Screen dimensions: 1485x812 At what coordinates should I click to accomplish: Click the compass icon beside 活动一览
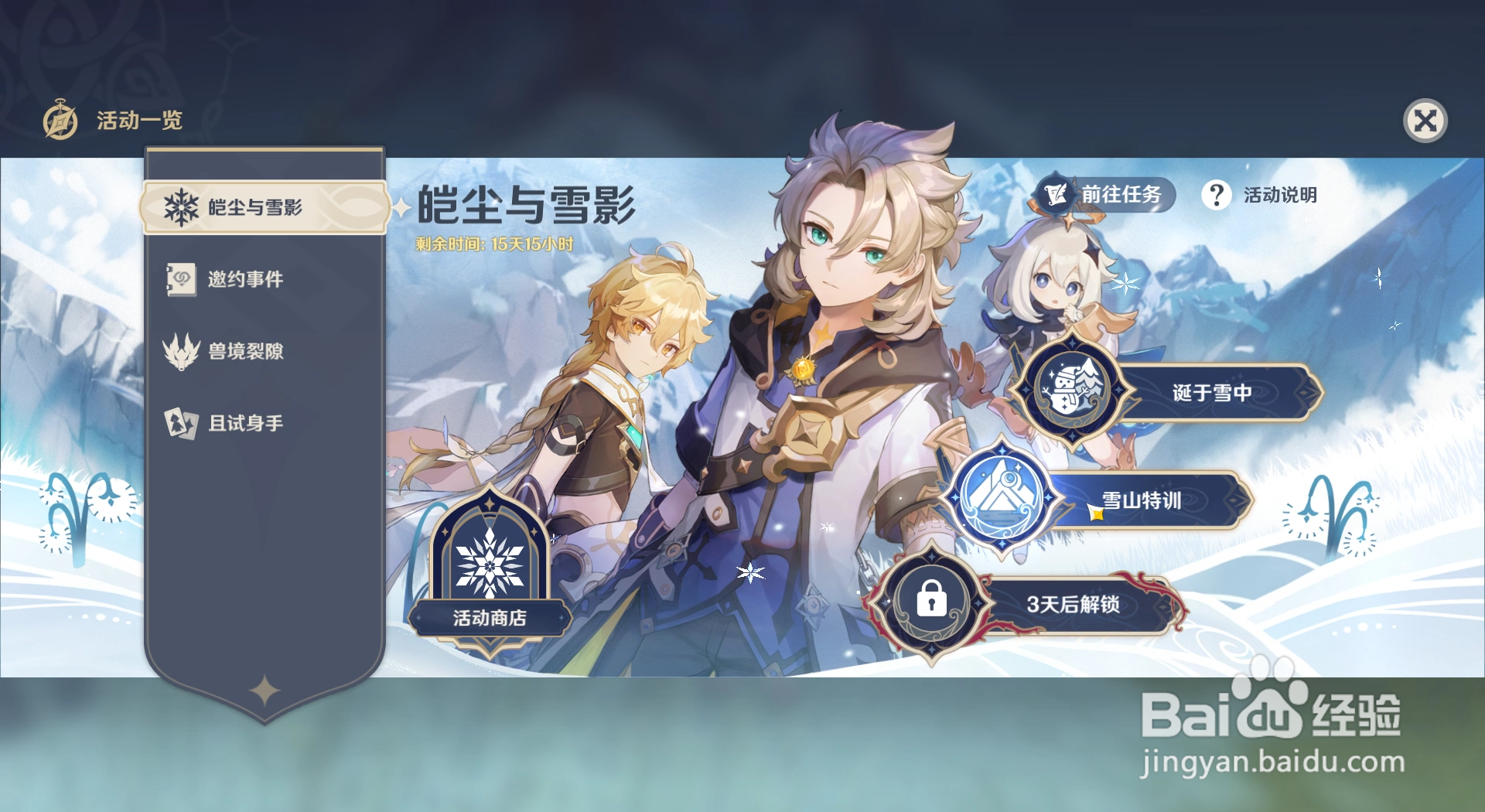[x=60, y=120]
